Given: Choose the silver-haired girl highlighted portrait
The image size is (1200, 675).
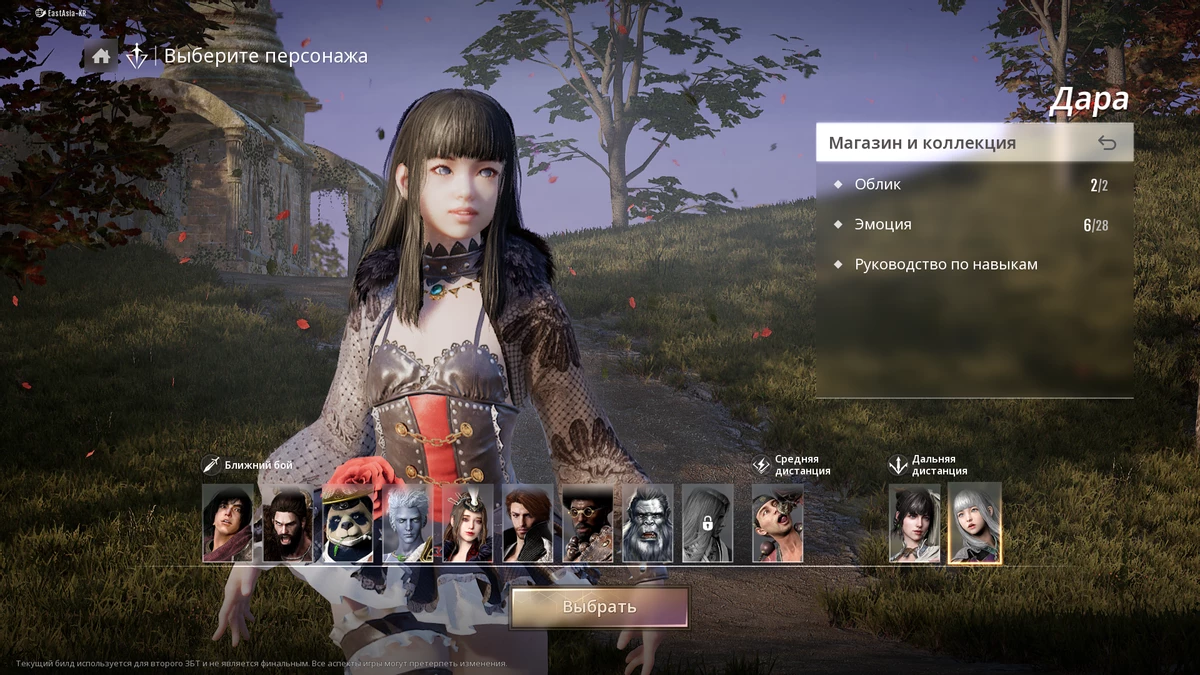Looking at the screenshot, I should tap(975, 524).
